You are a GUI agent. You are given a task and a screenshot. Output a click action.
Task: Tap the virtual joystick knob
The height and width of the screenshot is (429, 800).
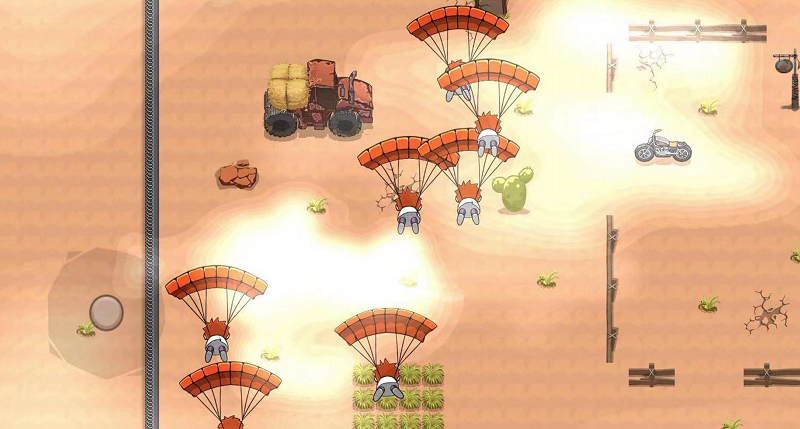[x=106, y=311]
